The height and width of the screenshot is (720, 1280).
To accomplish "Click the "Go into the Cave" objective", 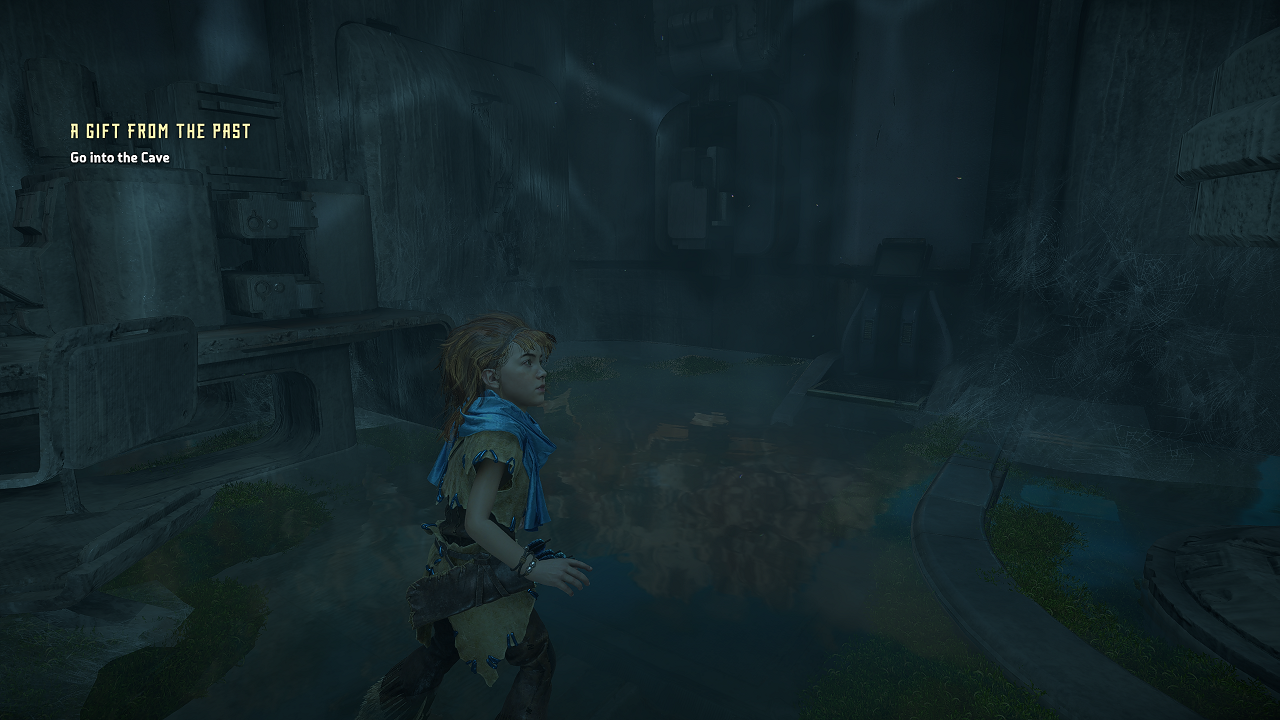I will 120,158.
